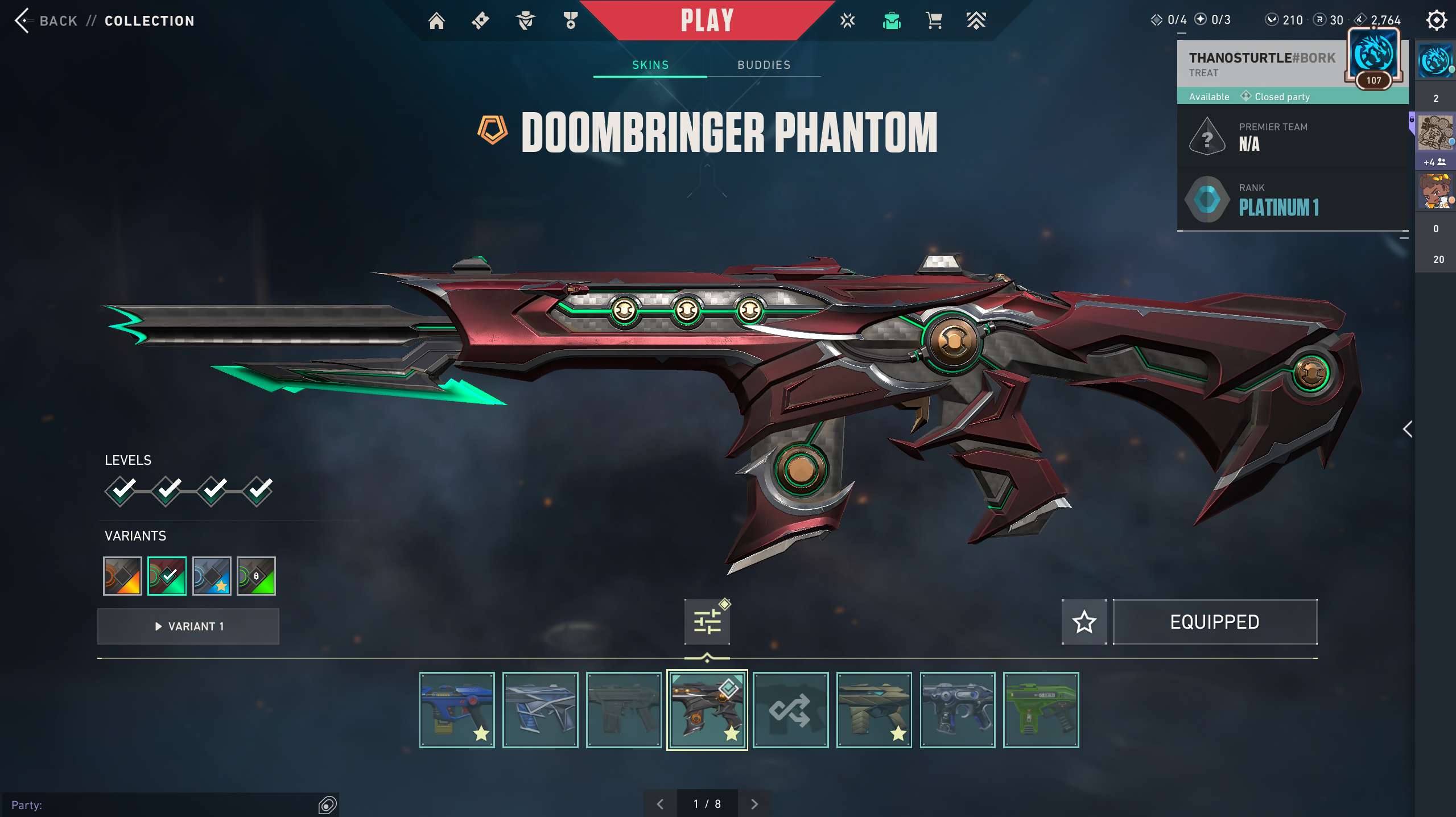Screen dimensions: 1456x817
Task: Go to the next skin page
Action: pos(754,803)
